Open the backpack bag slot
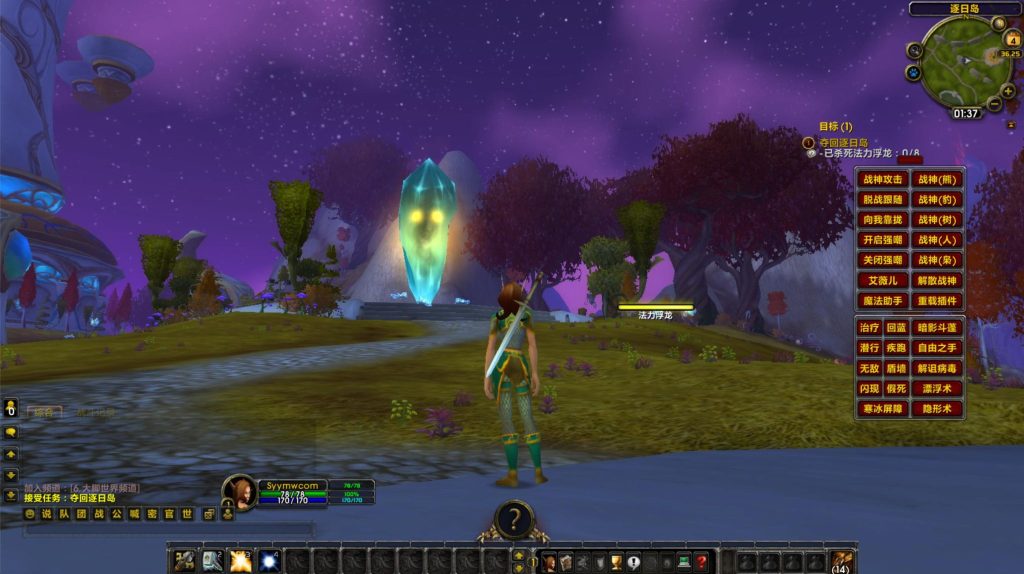This screenshot has height=574, width=1024. (842, 560)
